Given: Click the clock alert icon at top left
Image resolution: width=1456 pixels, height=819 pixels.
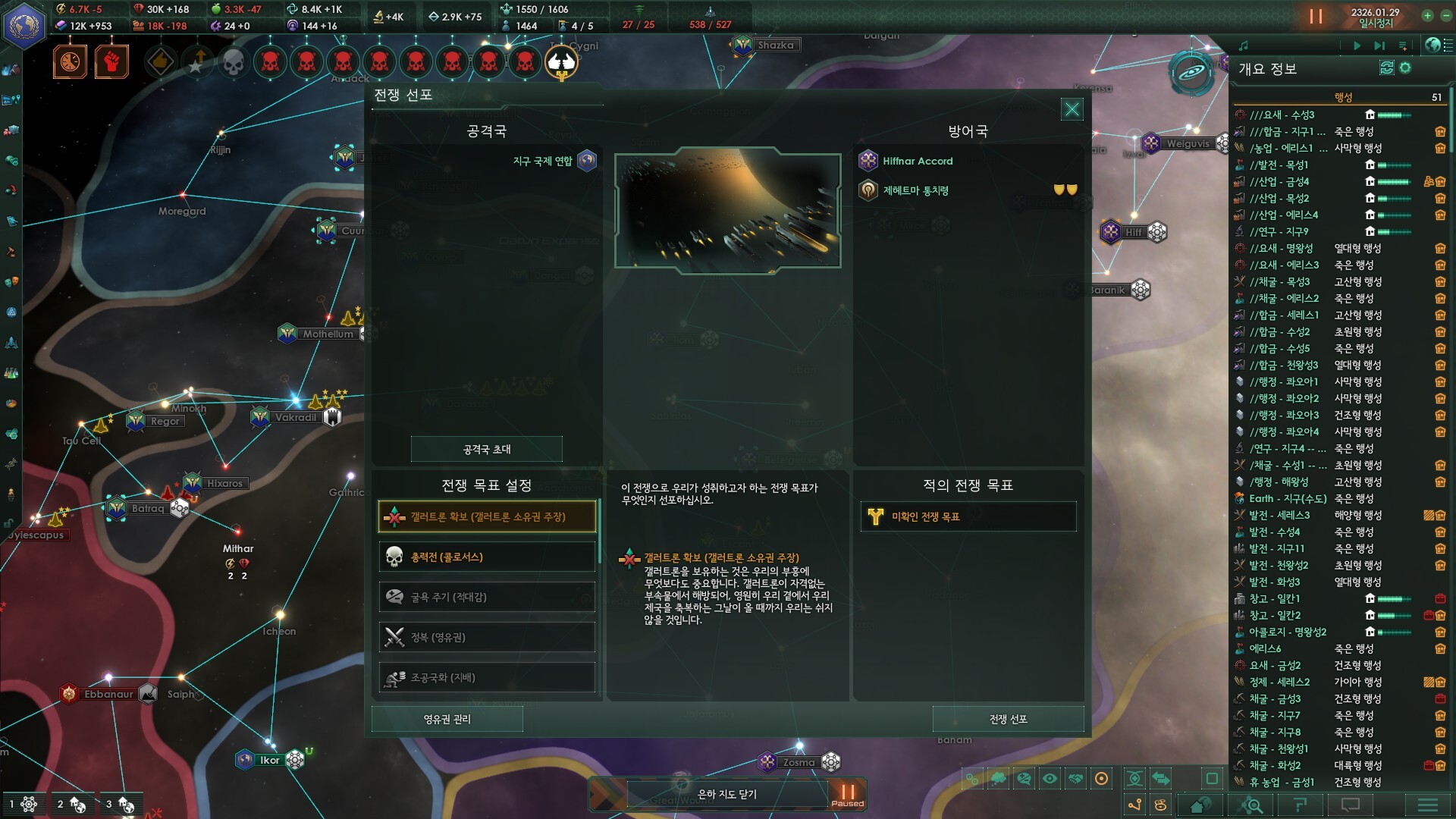Looking at the screenshot, I should click(69, 62).
